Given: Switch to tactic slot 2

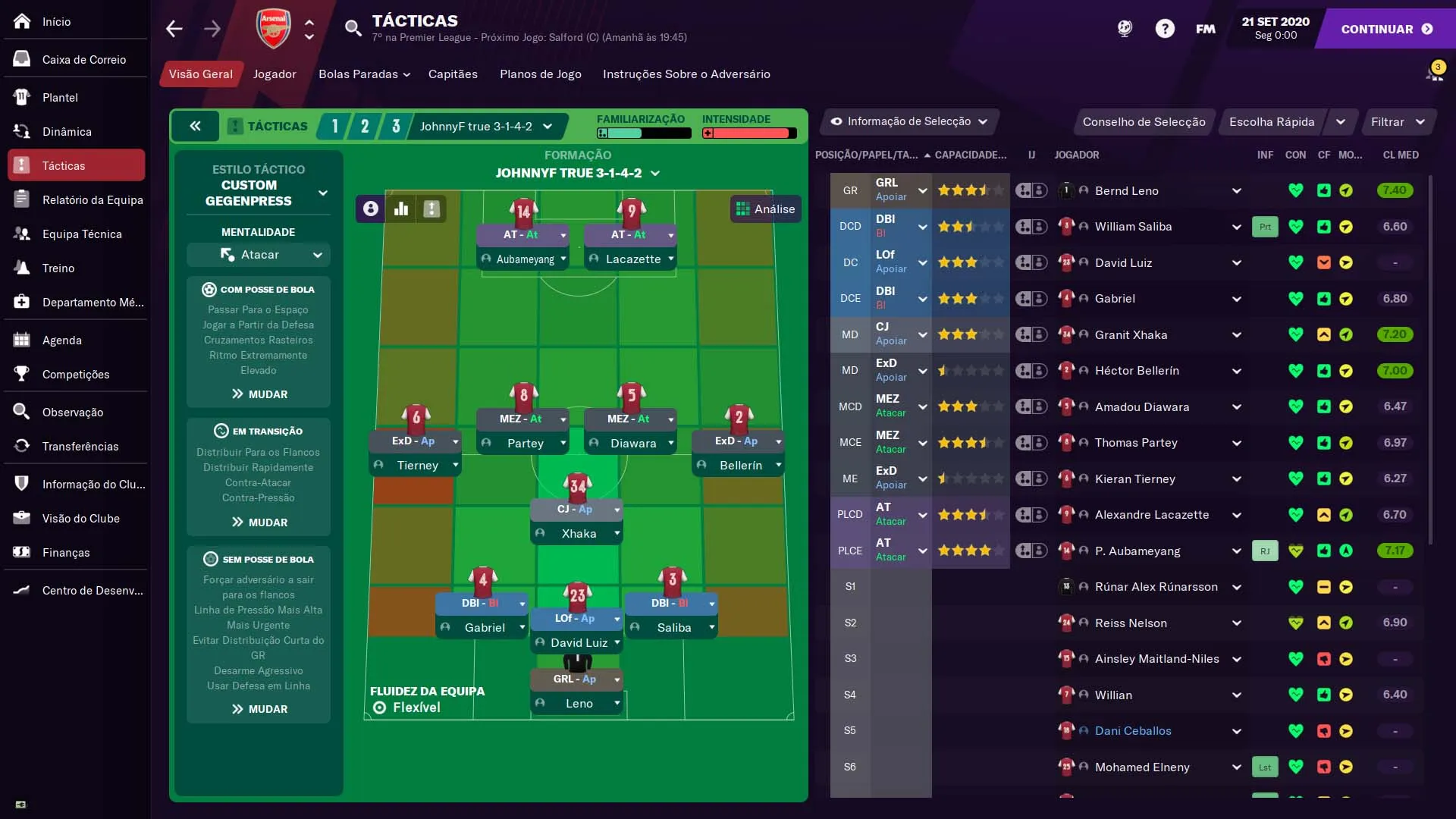Looking at the screenshot, I should pos(365,126).
